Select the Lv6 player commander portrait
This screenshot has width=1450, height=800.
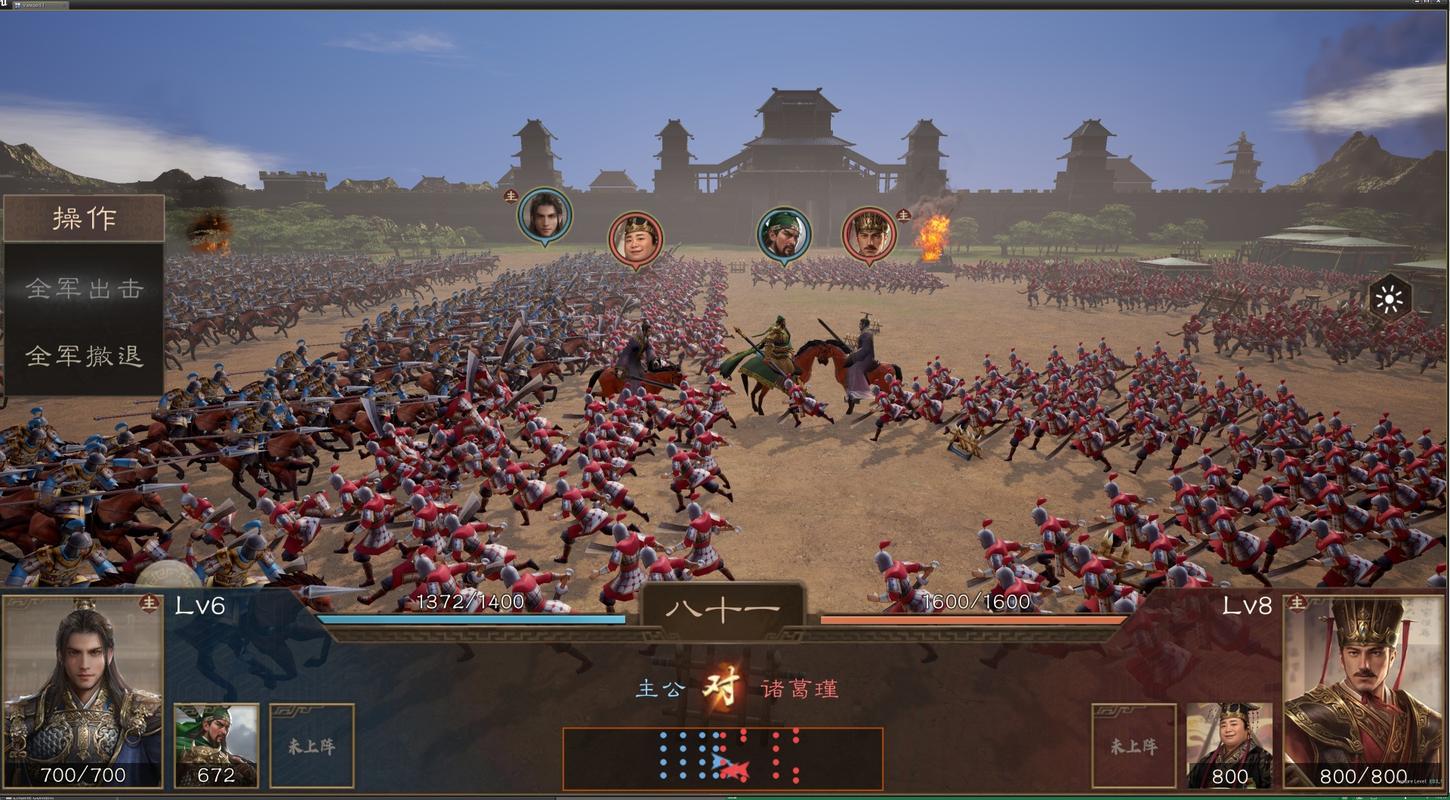(x=80, y=690)
